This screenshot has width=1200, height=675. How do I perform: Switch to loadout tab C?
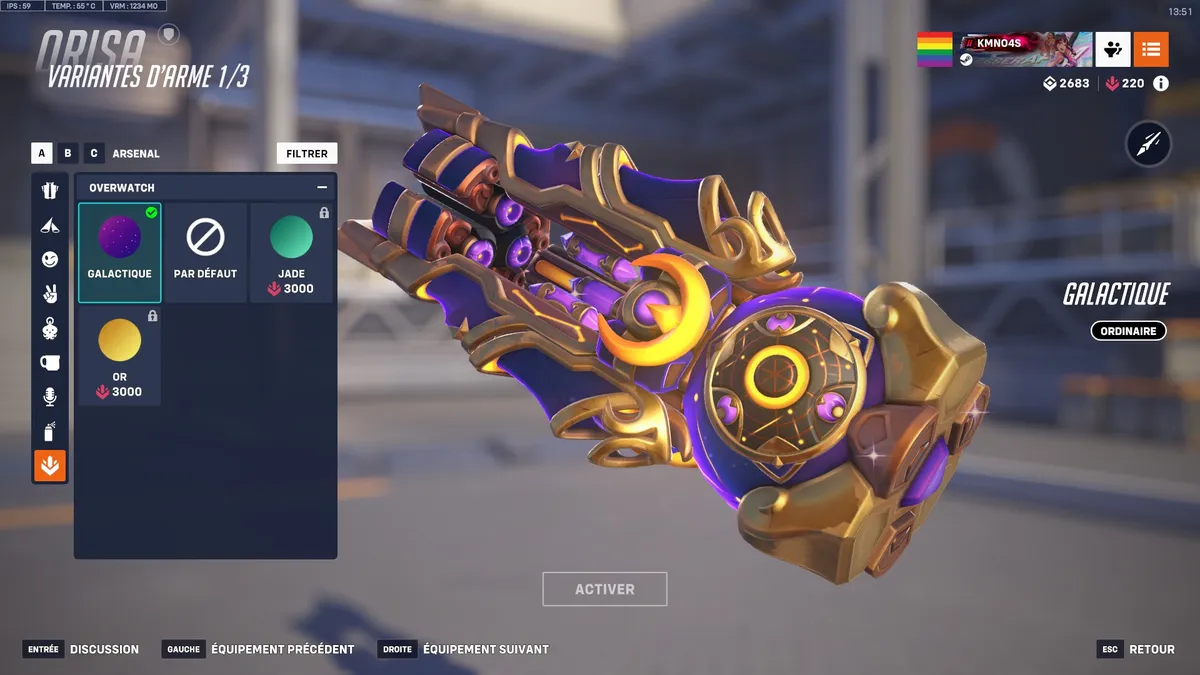point(94,154)
